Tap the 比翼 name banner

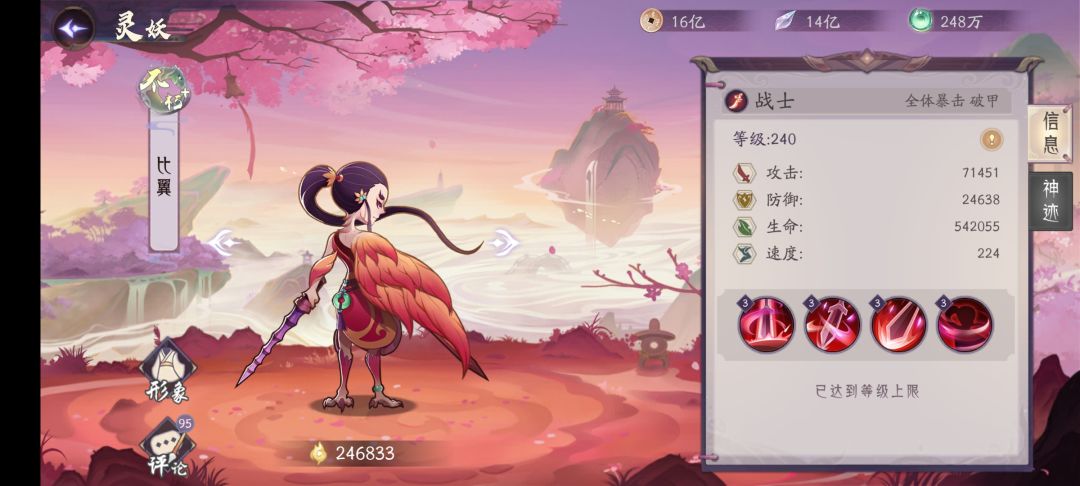click(x=164, y=178)
